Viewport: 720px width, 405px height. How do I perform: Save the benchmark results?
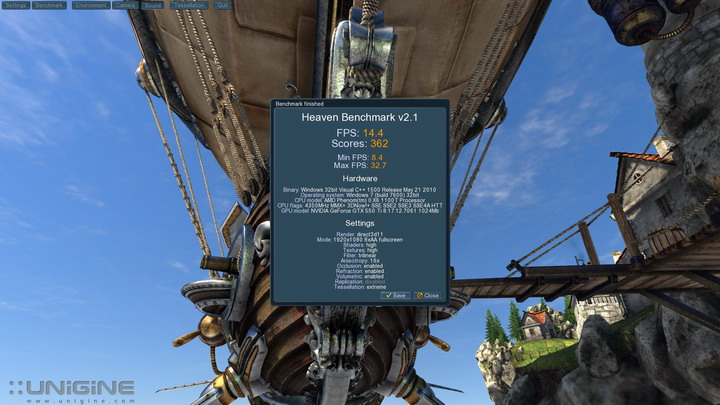point(395,295)
